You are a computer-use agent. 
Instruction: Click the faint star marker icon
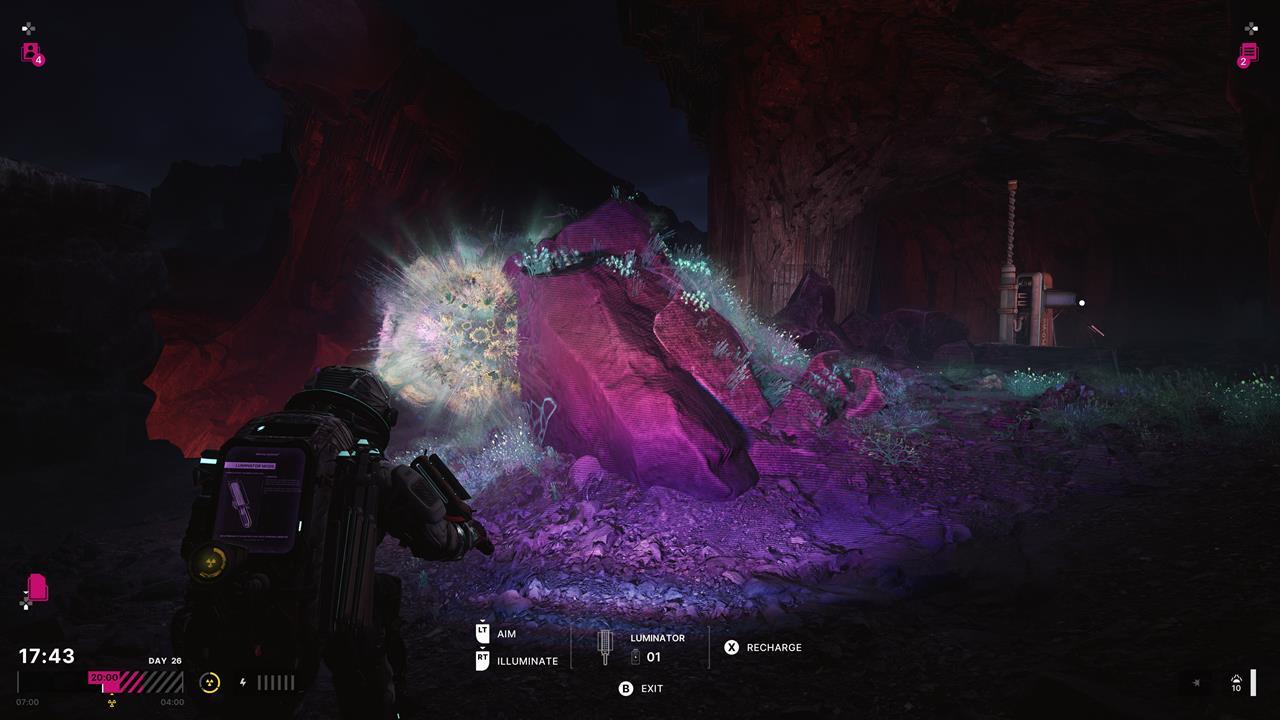[1196, 683]
